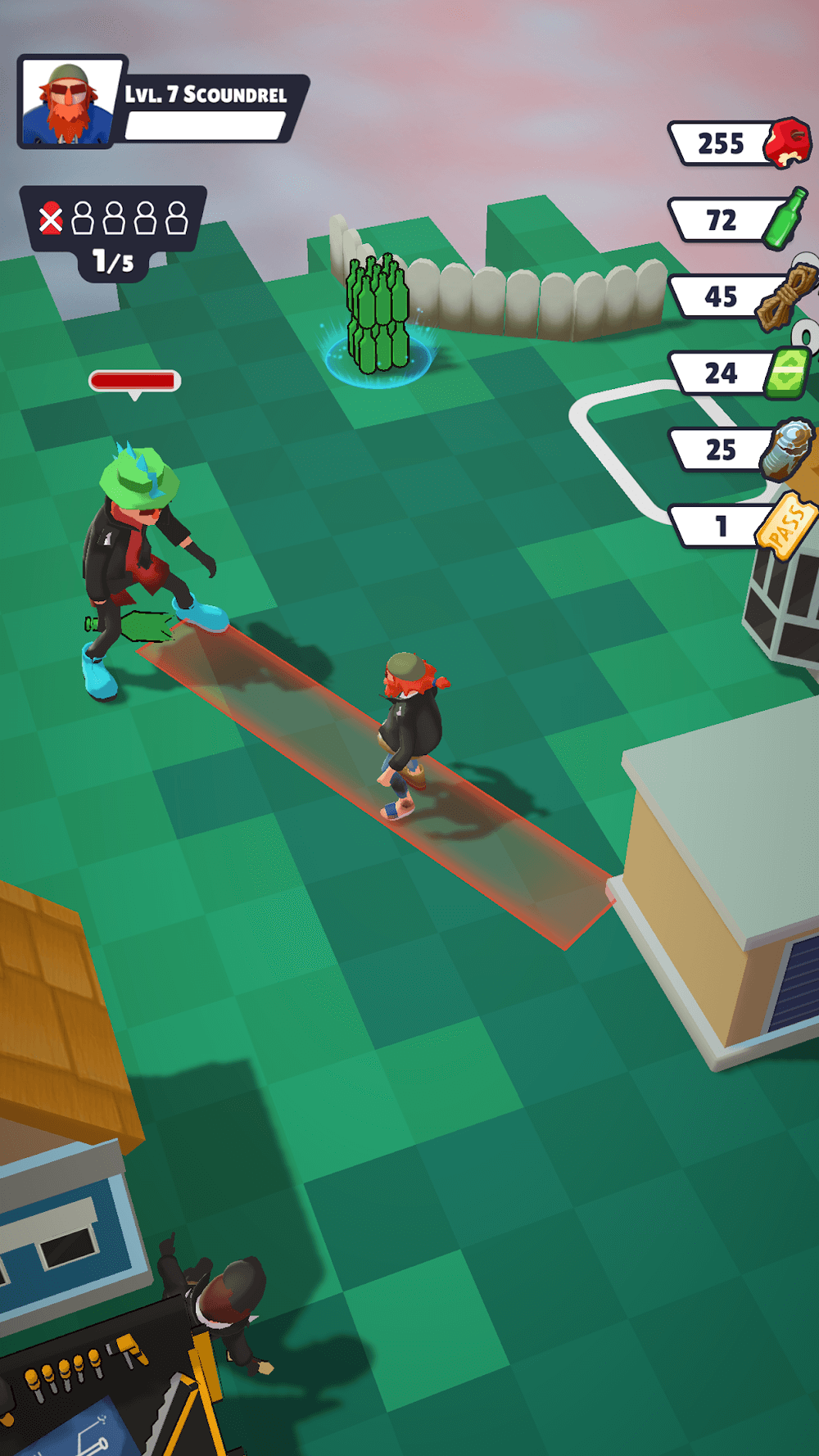Open the Scoundrel player portrait

tap(69, 102)
